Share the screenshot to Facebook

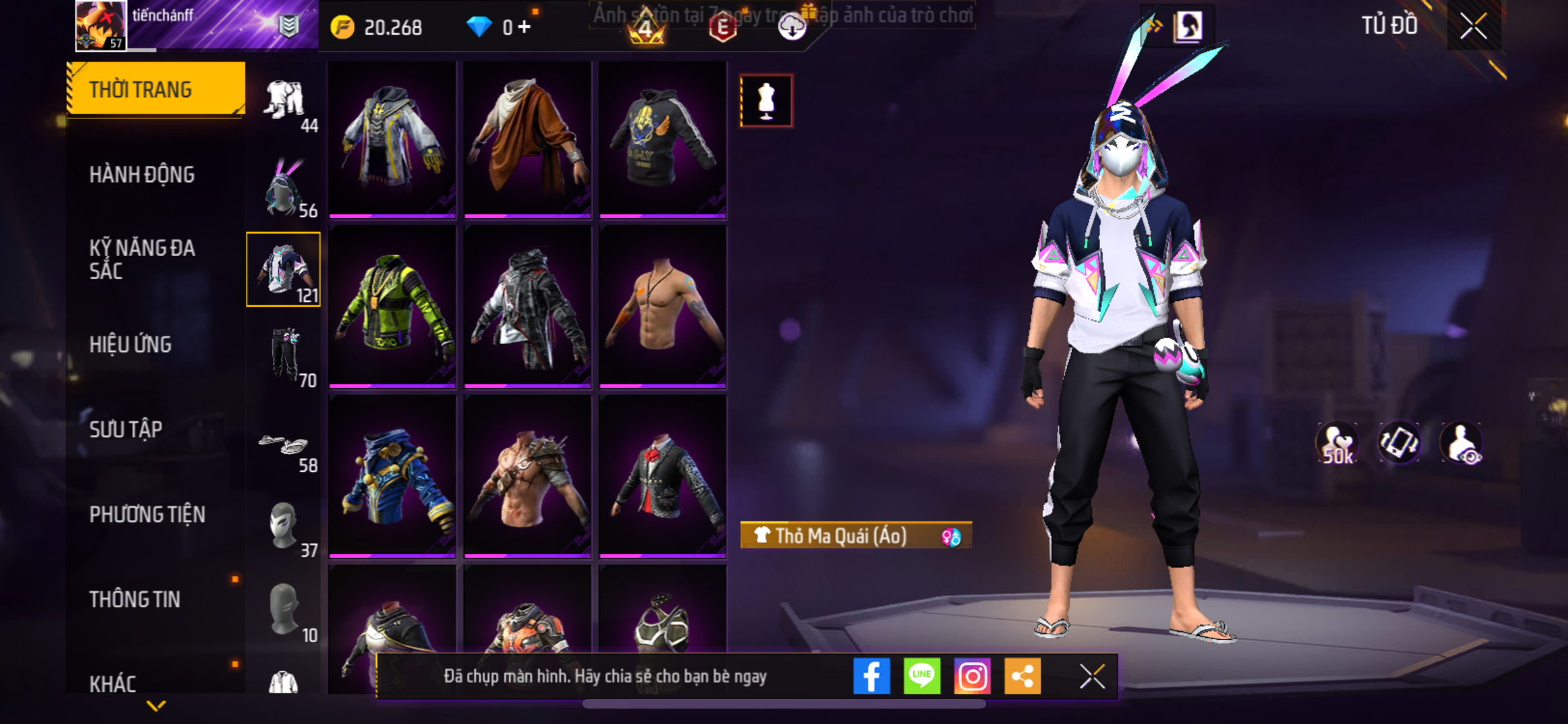click(872, 676)
